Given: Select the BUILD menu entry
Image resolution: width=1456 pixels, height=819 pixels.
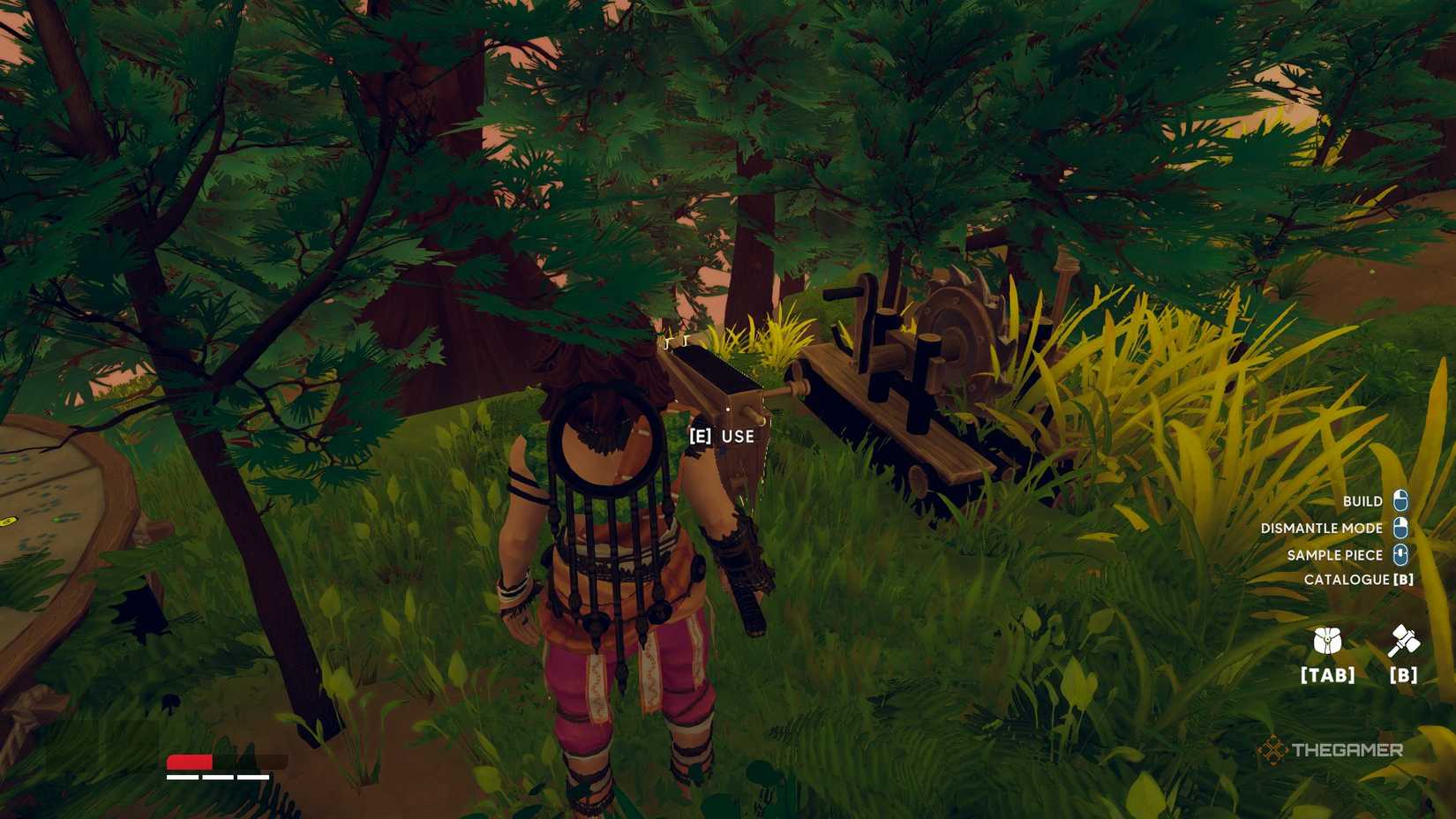Looking at the screenshot, I should 1363,500.
